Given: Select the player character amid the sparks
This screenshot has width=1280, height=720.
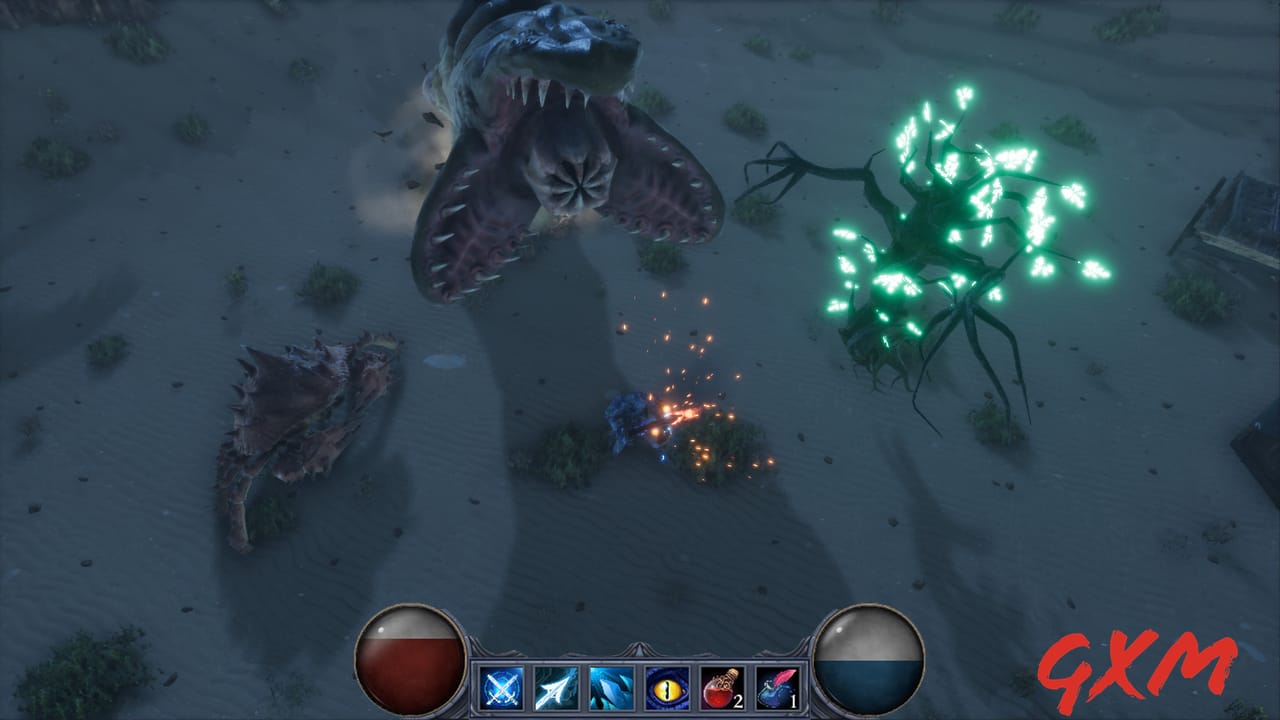Looking at the screenshot, I should click(630, 425).
